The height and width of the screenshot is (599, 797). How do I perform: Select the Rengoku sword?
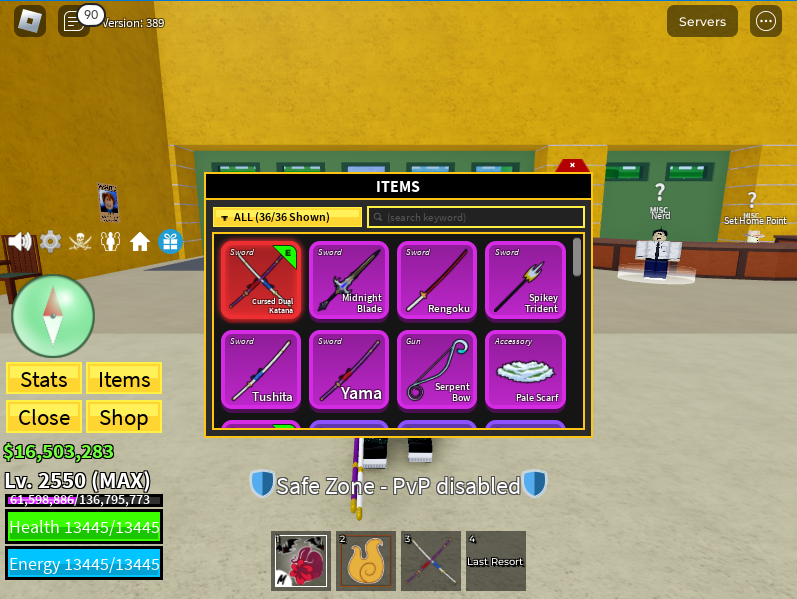[437, 281]
